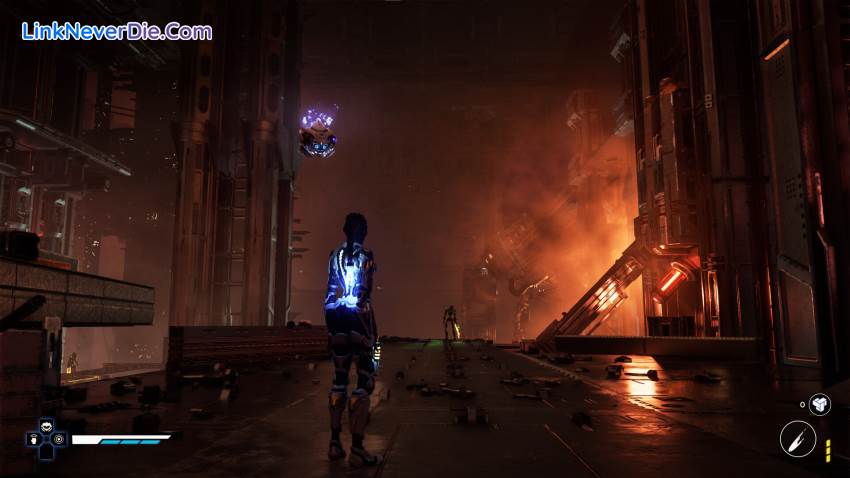
Task: Open the LinkNeverDie.Com watermark link
Action: (116, 31)
